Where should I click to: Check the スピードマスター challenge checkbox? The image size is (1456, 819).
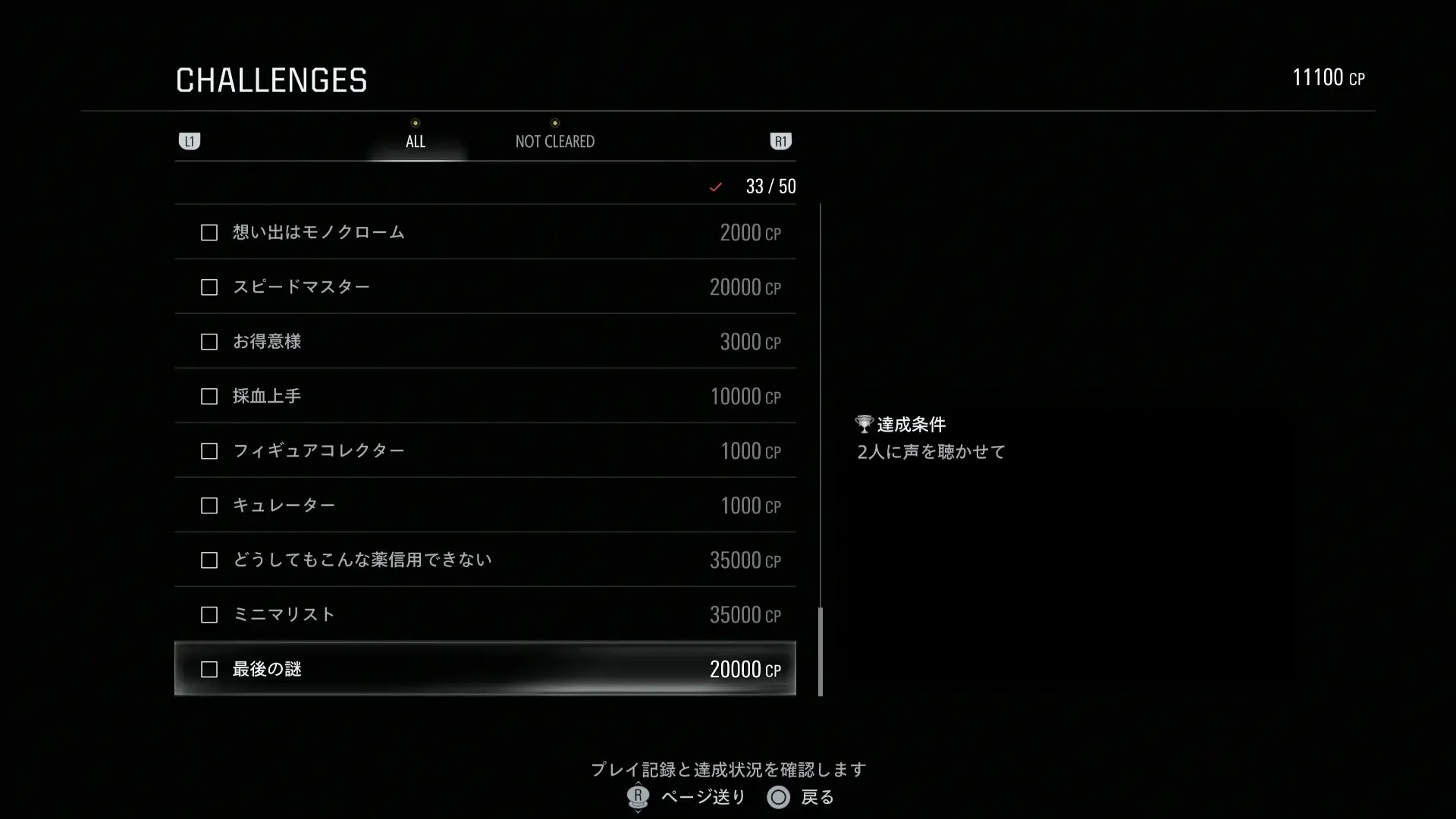click(x=209, y=287)
